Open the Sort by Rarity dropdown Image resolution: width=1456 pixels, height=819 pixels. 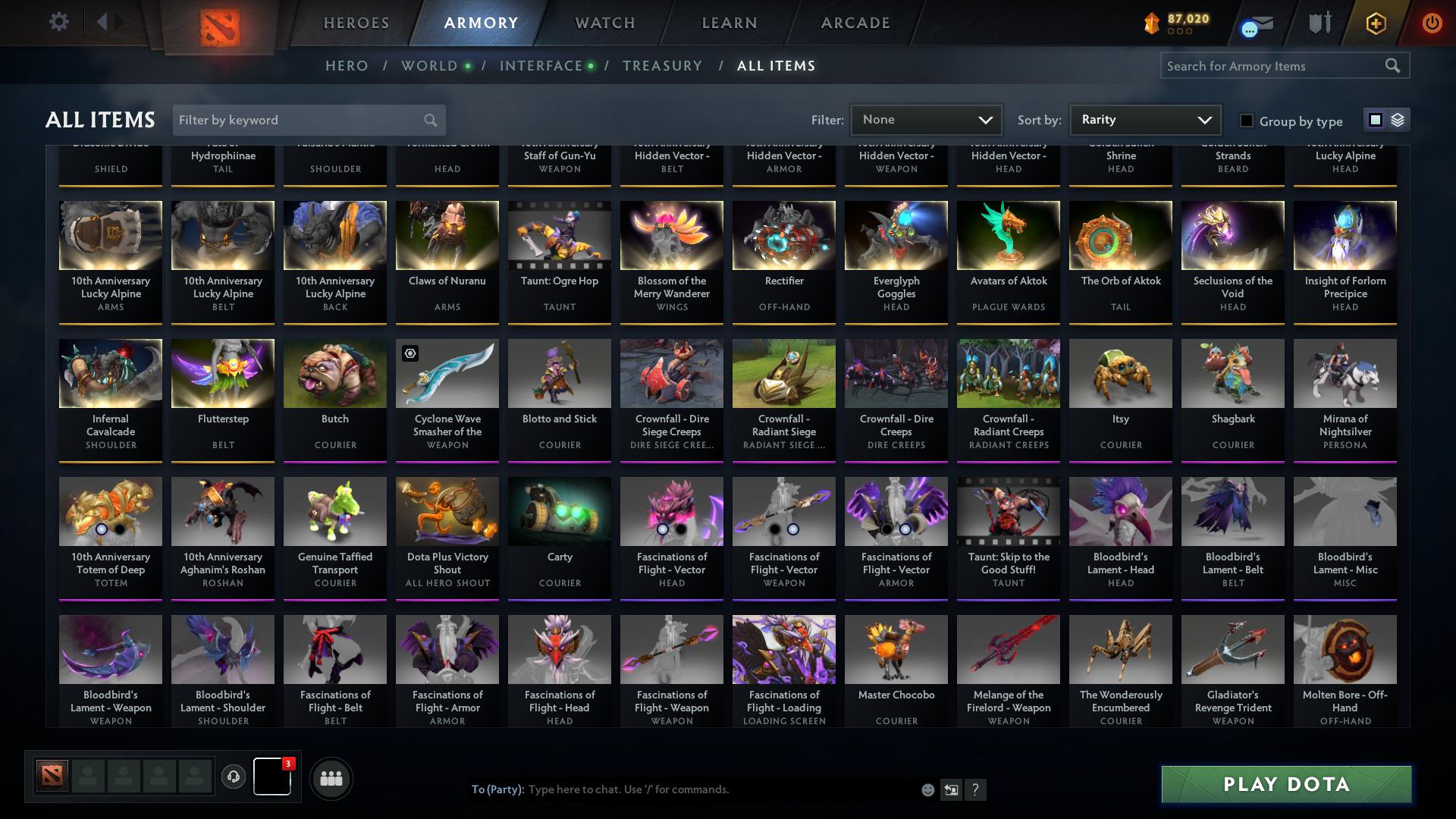pos(1144,120)
